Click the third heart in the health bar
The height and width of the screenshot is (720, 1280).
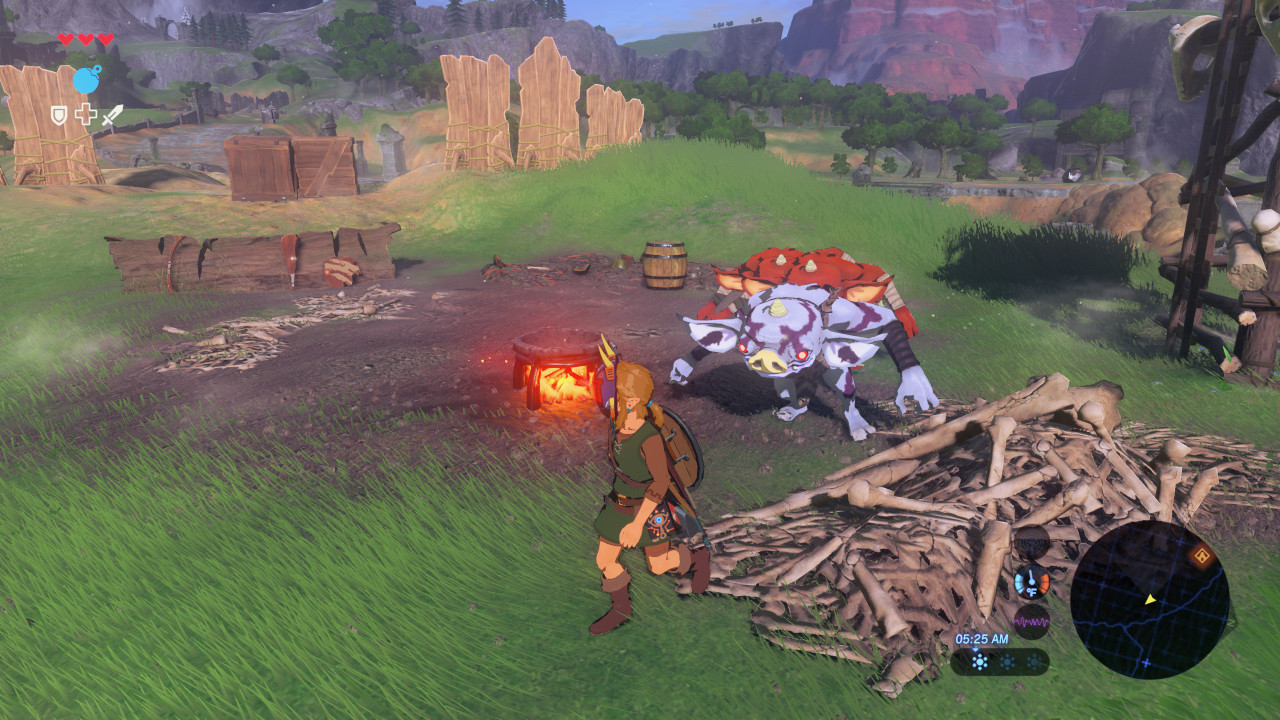click(105, 38)
